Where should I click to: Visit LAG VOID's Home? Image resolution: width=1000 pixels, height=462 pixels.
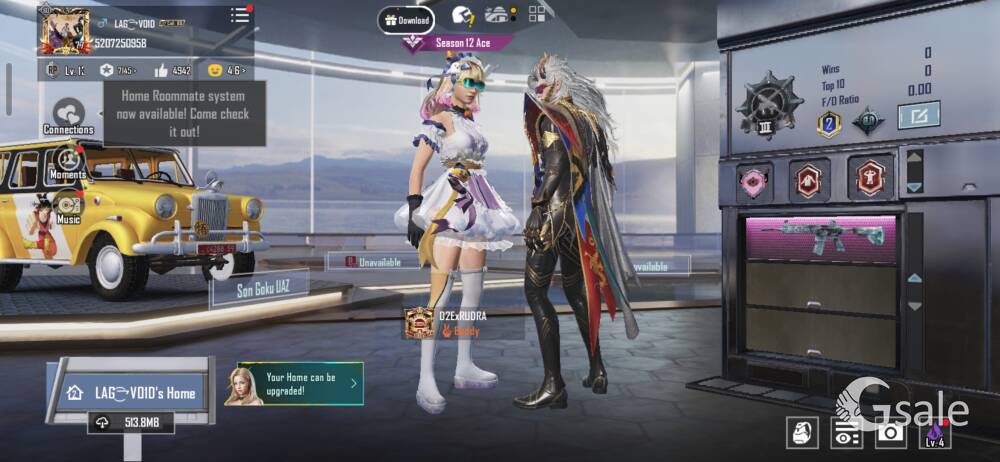pyautogui.click(x=132, y=393)
